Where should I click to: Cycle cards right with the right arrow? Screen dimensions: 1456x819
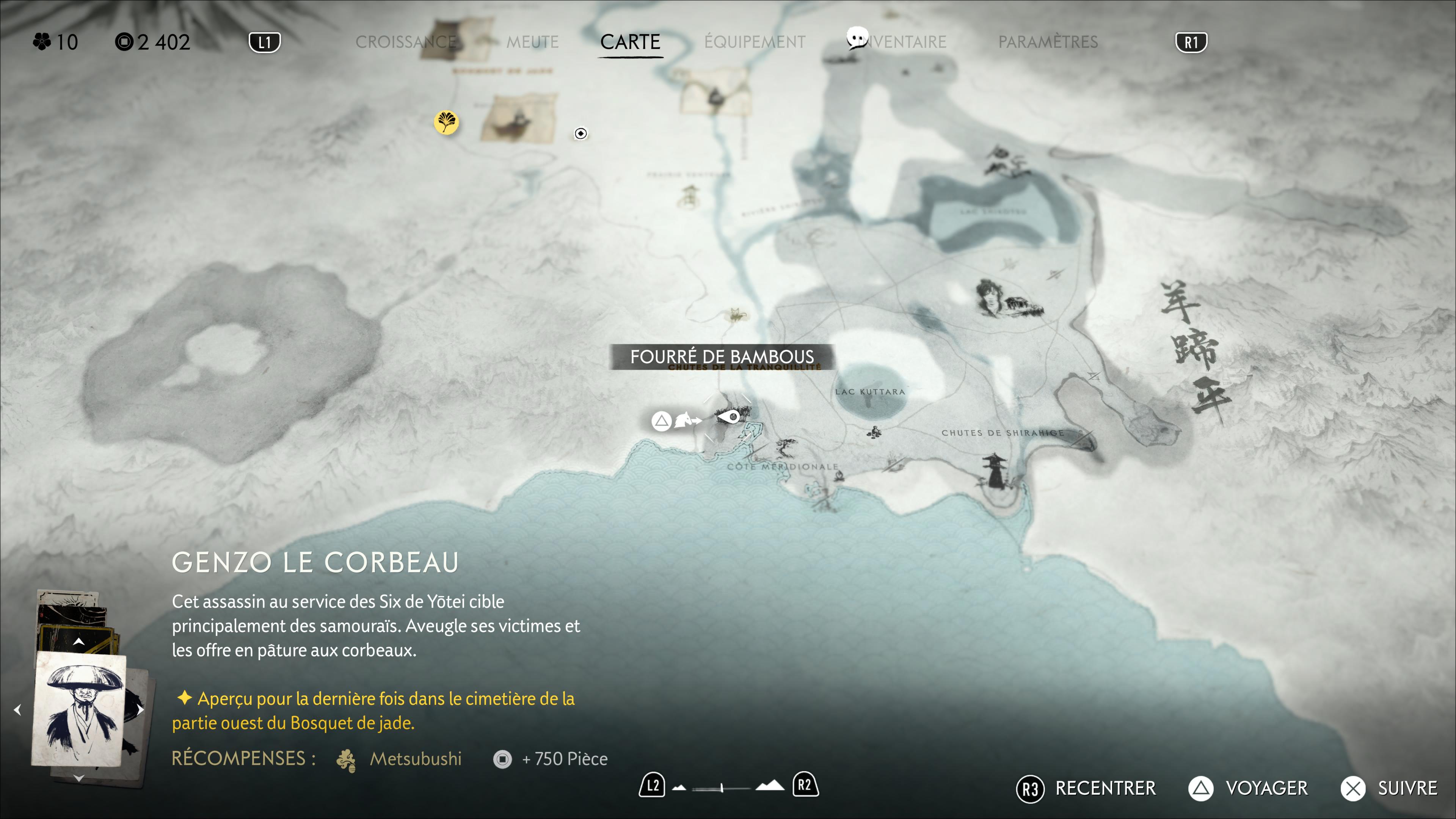140,710
